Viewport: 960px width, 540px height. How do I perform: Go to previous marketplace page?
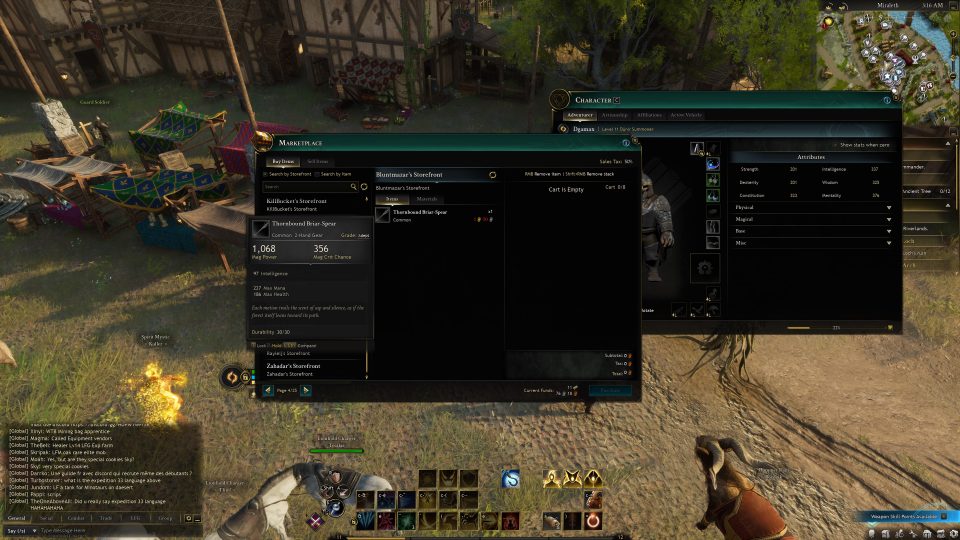click(x=268, y=390)
